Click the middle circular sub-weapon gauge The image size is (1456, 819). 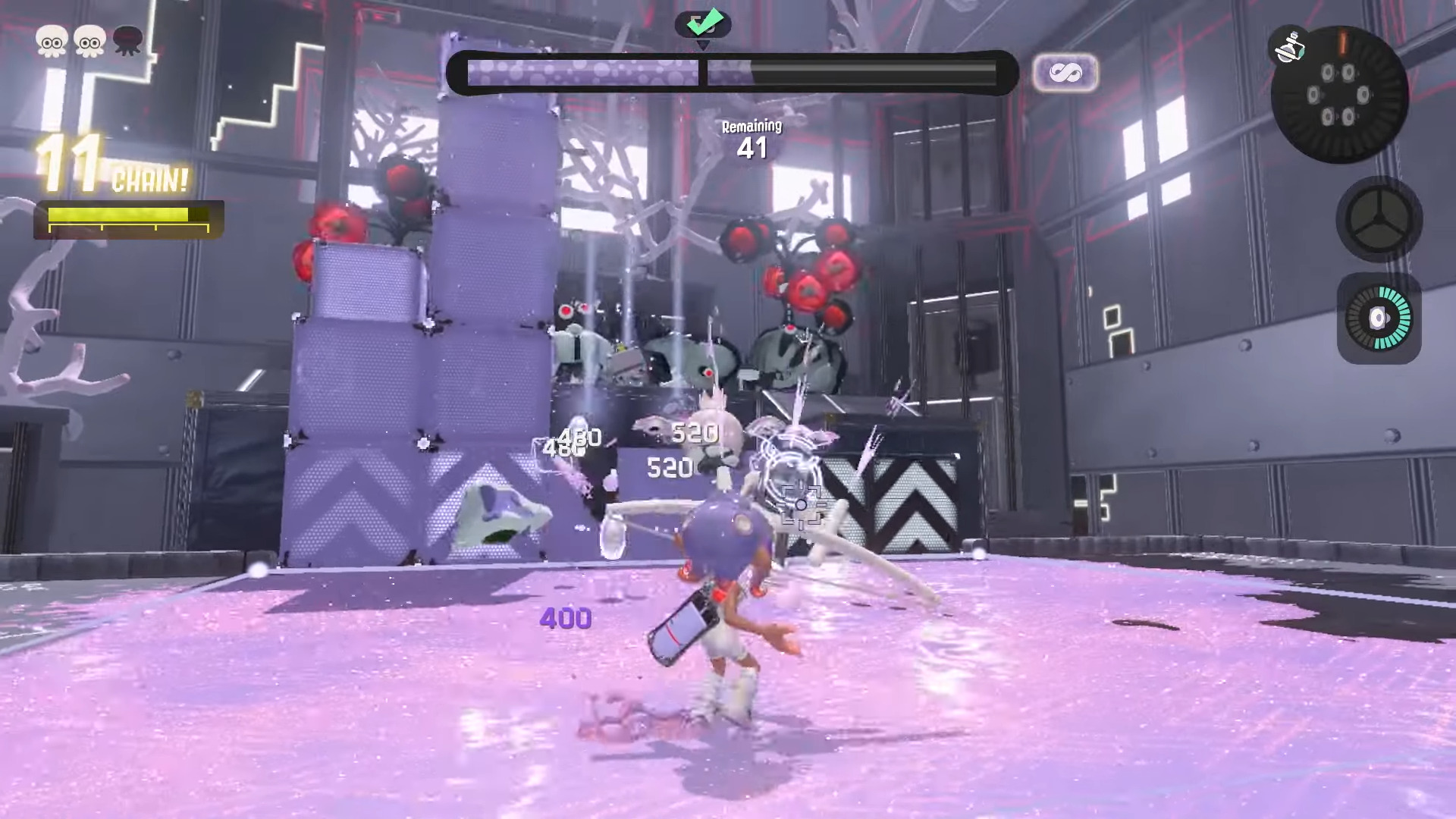(1380, 220)
